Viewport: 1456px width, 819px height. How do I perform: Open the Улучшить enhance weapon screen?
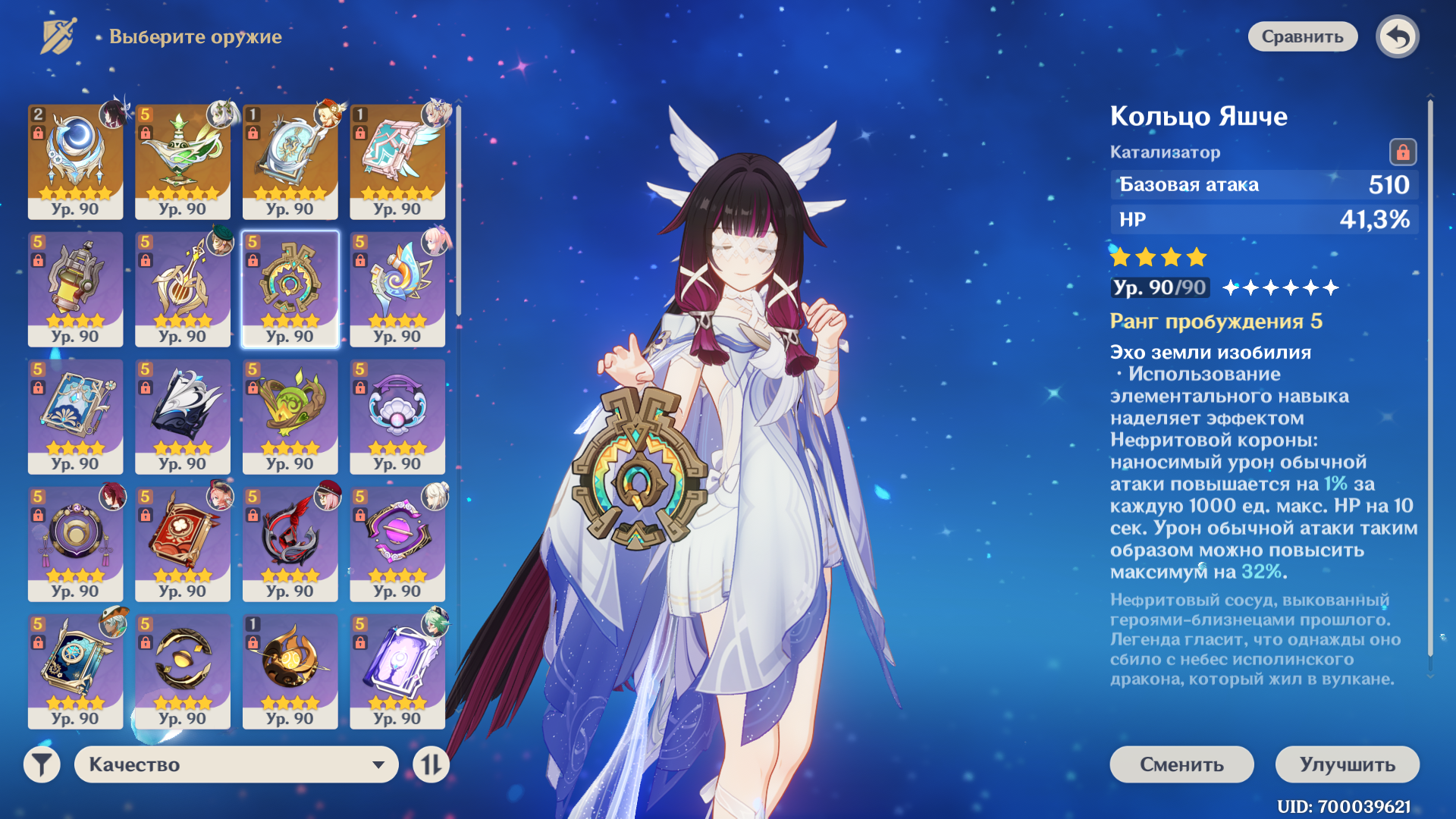tap(1347, 764)
